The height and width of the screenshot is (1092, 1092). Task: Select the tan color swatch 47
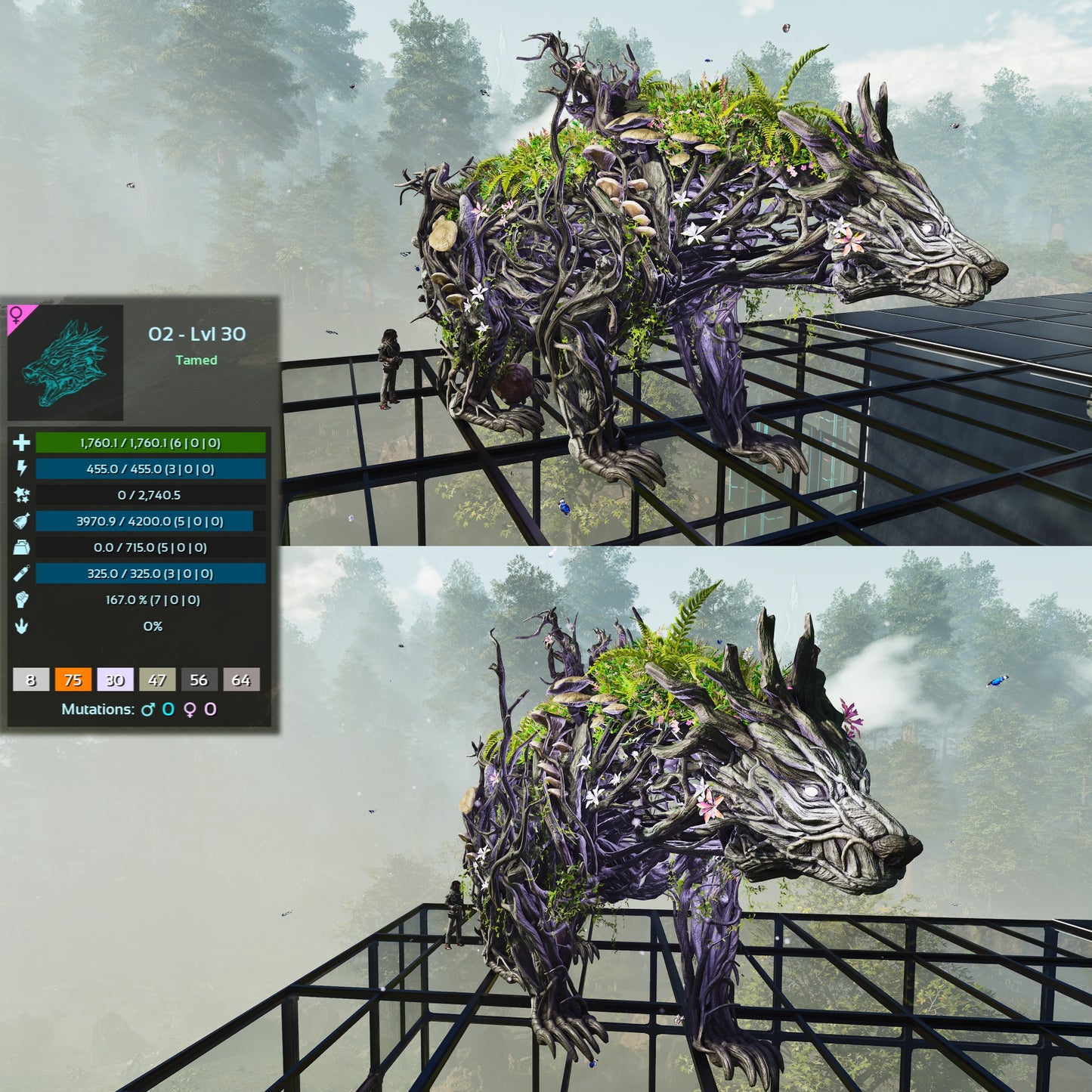pos(157,679)
